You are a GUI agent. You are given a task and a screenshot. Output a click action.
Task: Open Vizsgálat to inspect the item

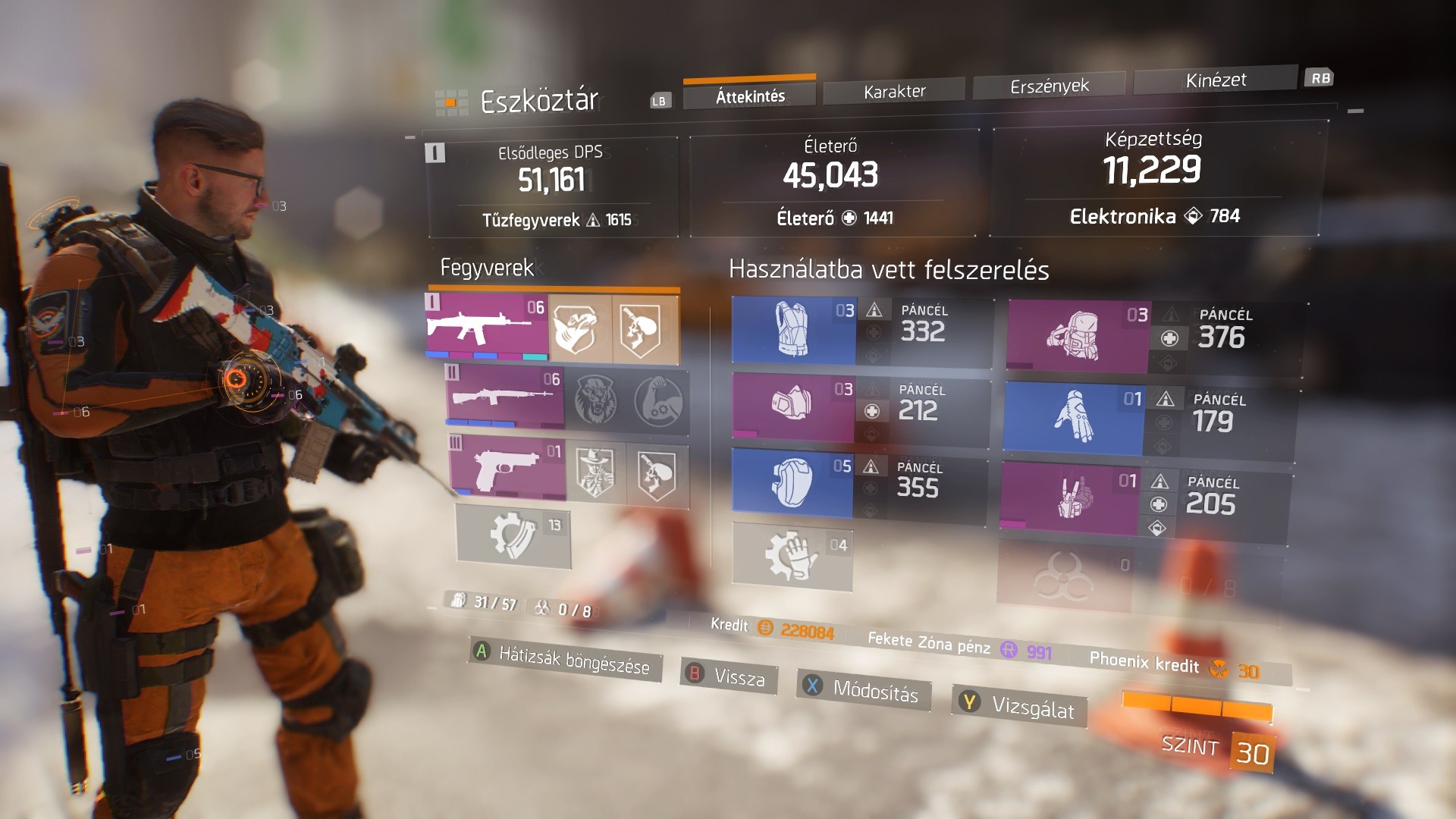1021,706
